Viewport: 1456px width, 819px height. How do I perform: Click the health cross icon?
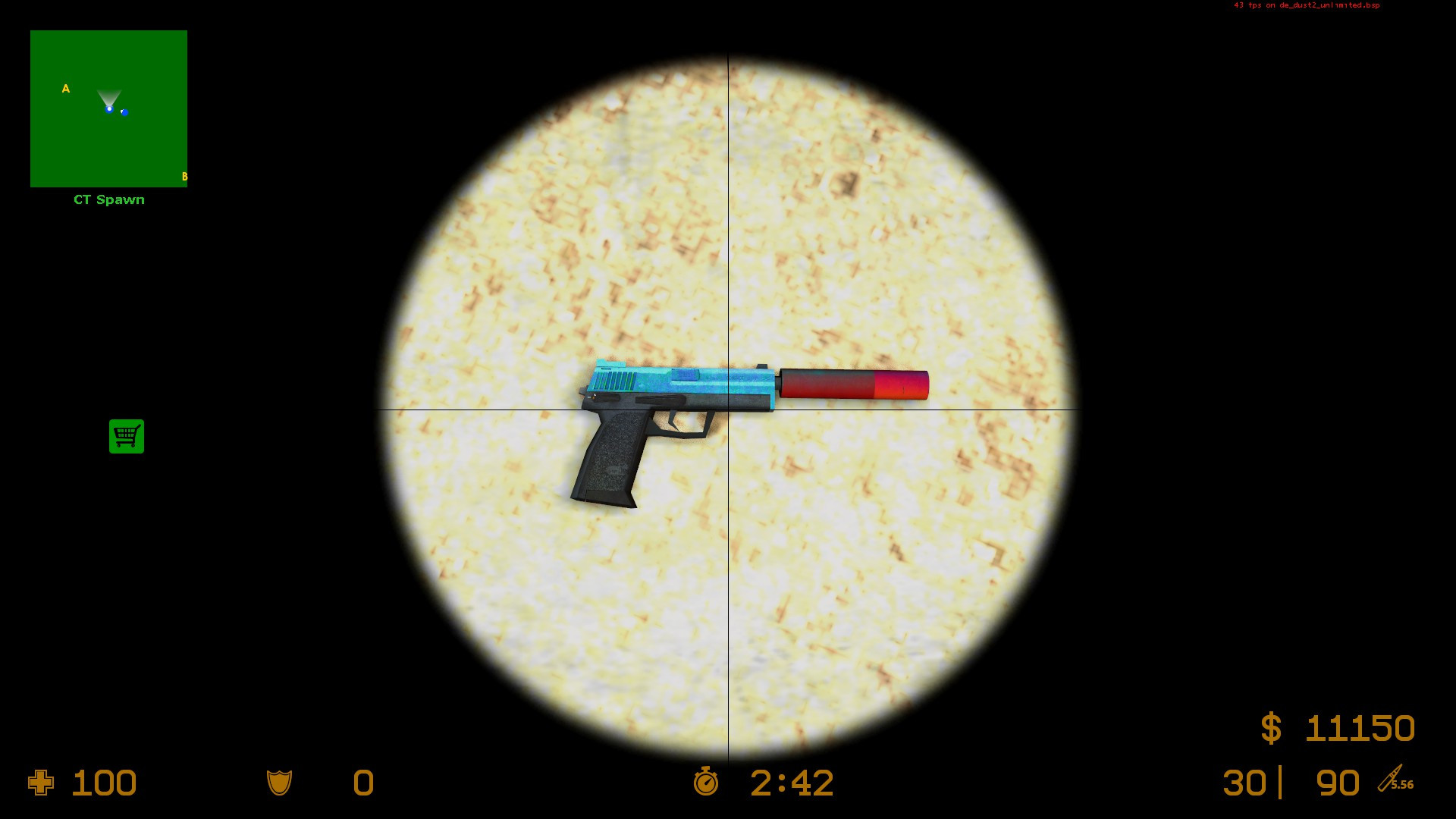tap(42, 783)
